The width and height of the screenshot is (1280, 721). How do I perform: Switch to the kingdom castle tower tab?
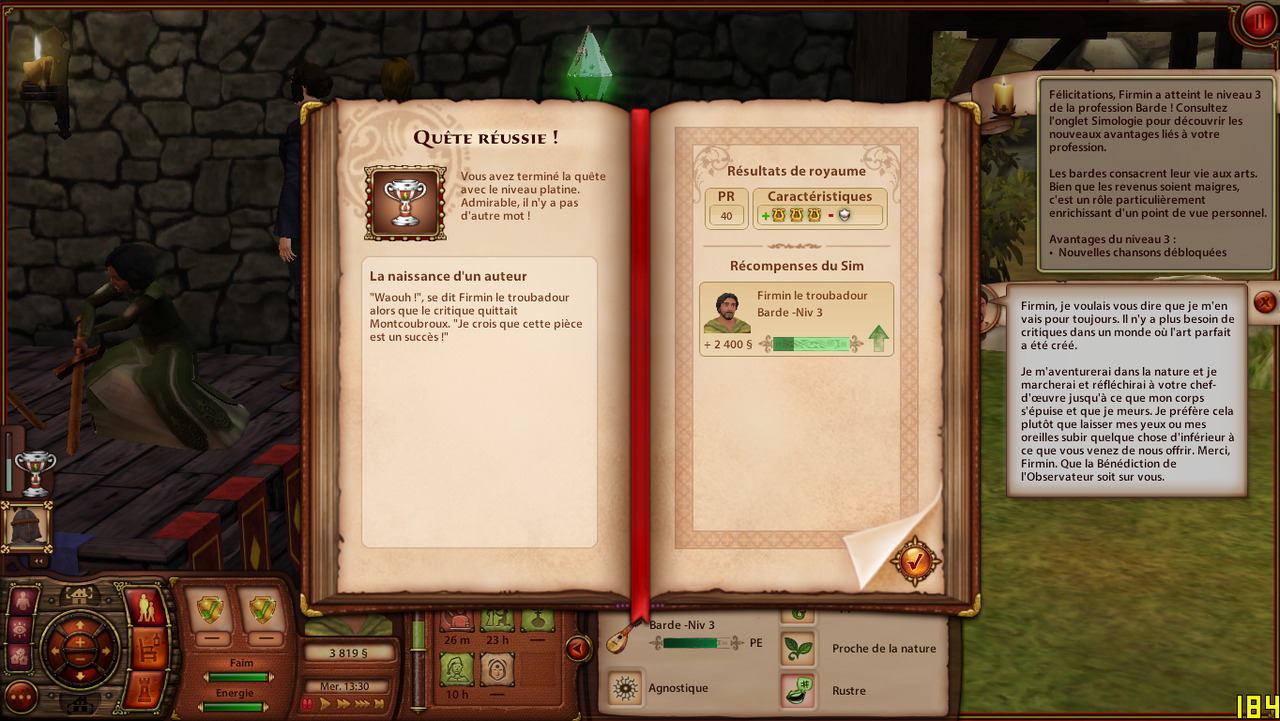pyautogui.click(x=146, y=689)
